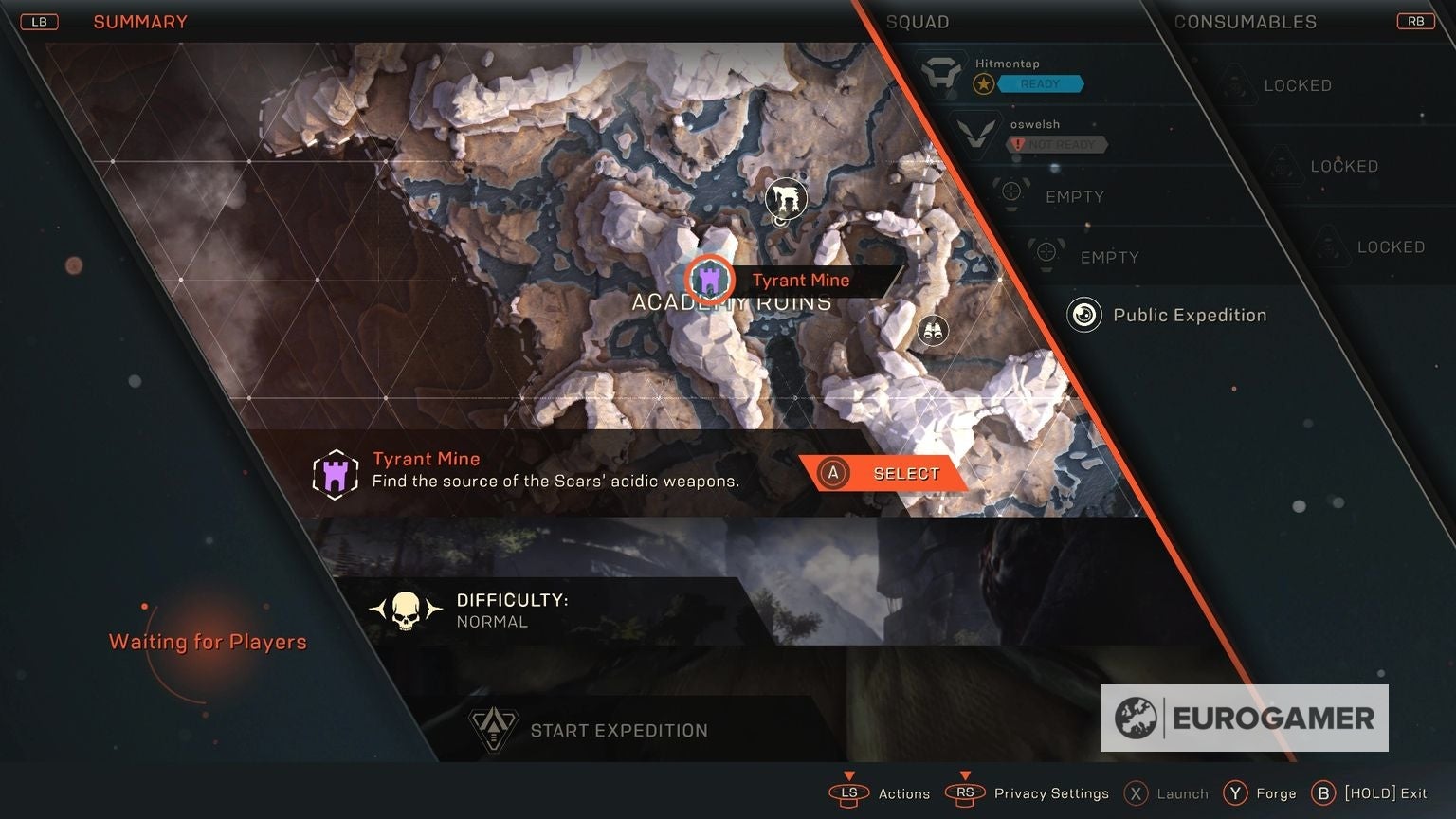Expand the Actions menu with LS
The height and width of the screenshot is (819, 1456).
pos(848,793)
